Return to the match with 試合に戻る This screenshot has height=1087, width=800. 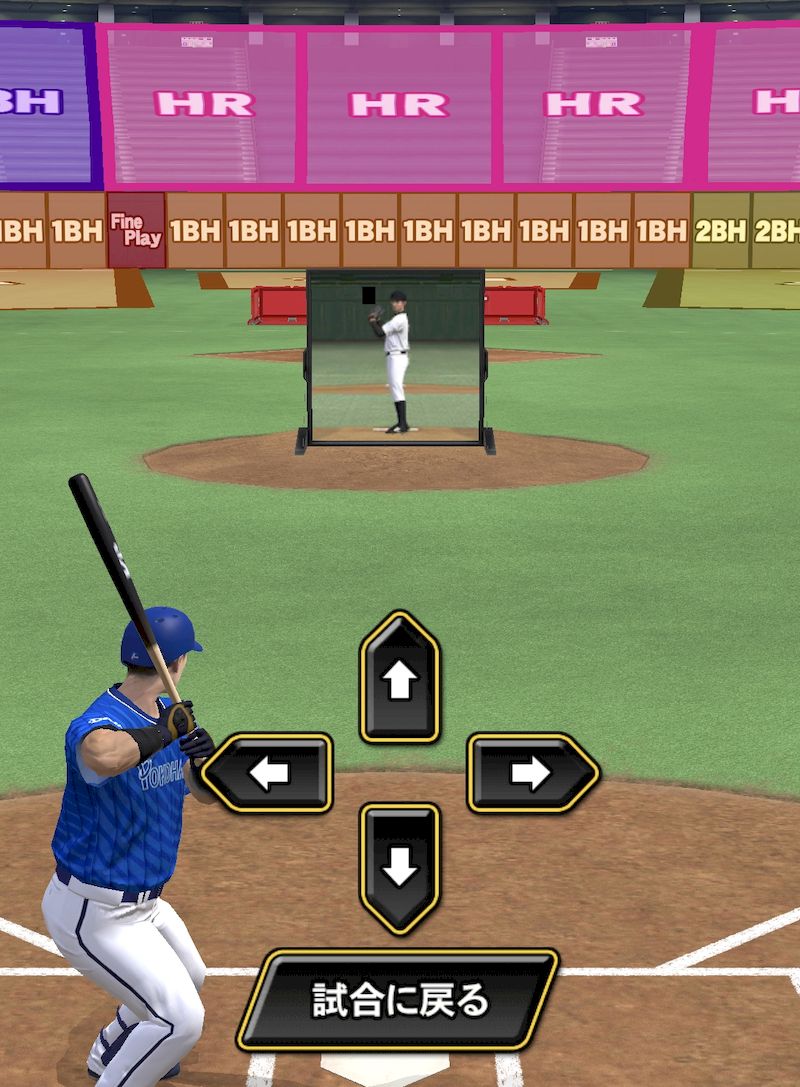coord(398,1000)
